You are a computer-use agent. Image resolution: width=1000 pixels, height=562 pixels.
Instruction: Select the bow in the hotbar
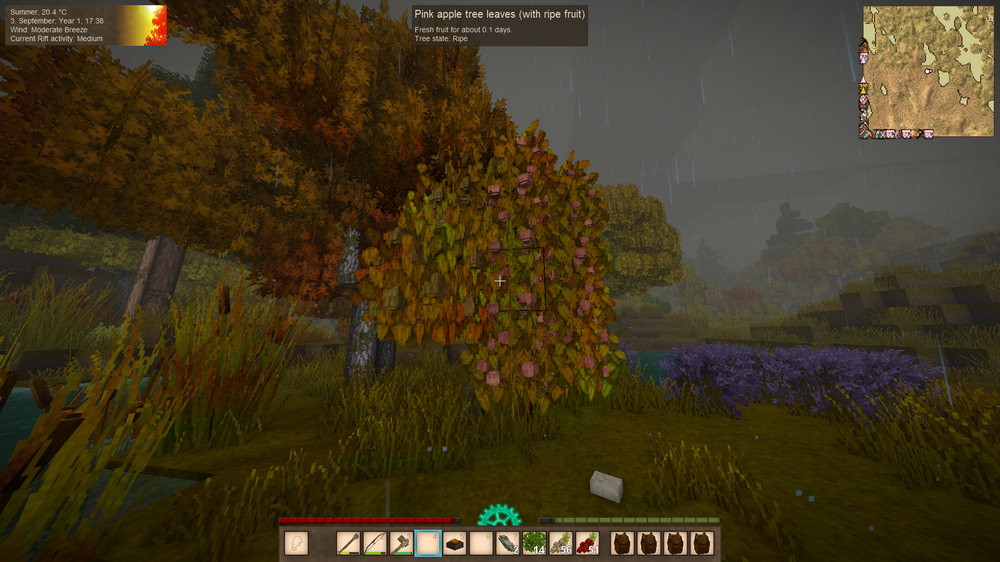[x=375, y=543]
